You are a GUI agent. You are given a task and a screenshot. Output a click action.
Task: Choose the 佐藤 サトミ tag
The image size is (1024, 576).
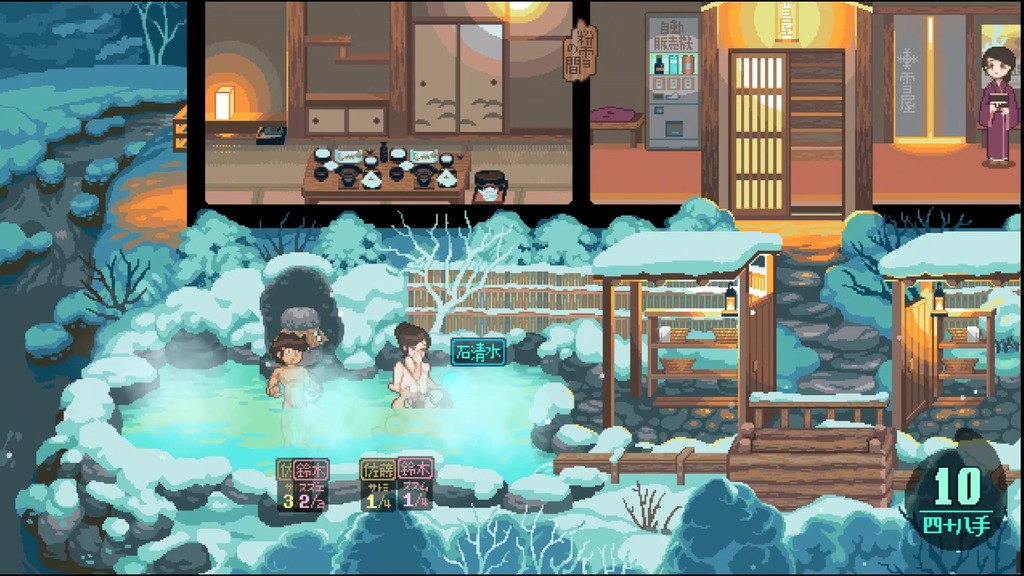(378, 484)
